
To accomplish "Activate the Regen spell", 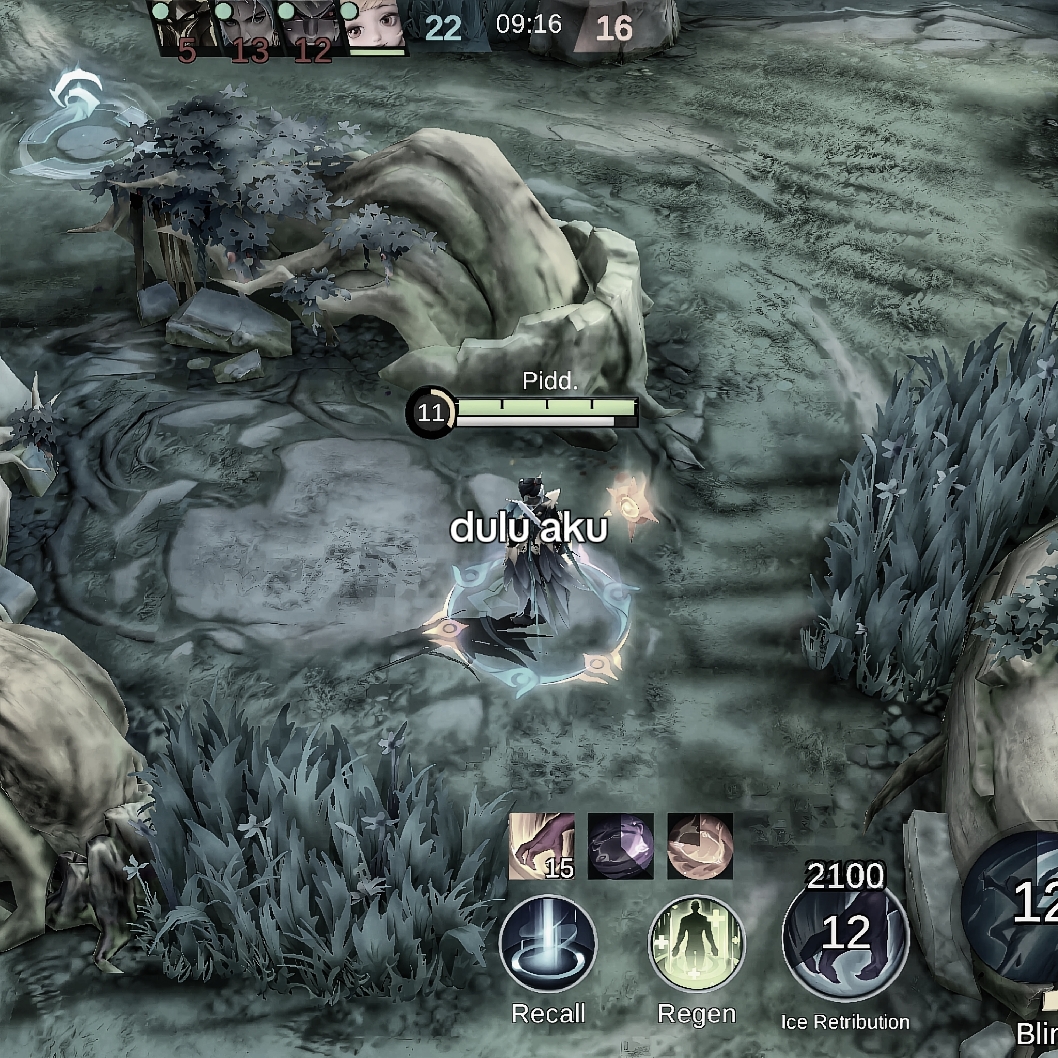I will tap(697, 944).
